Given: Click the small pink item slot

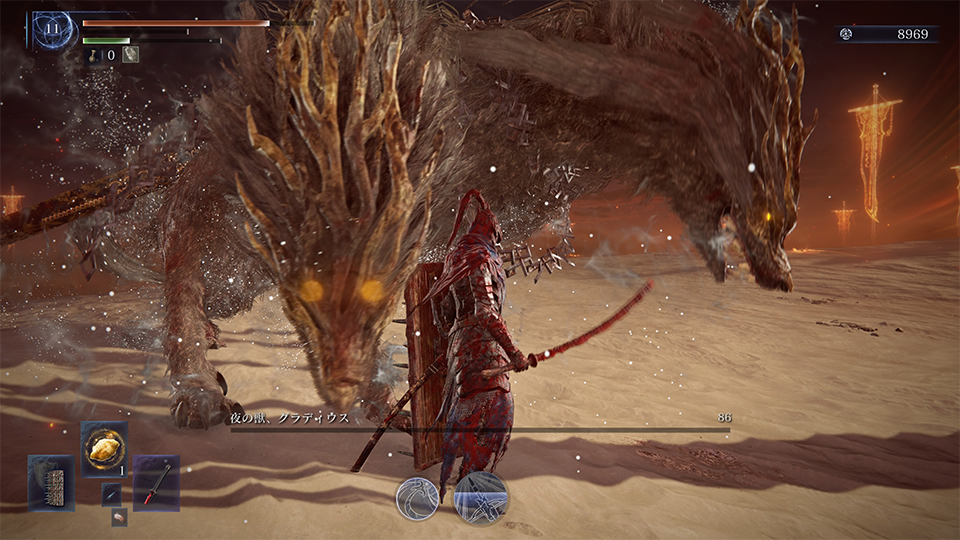Looking at the screenshot, I should (119, 516).
